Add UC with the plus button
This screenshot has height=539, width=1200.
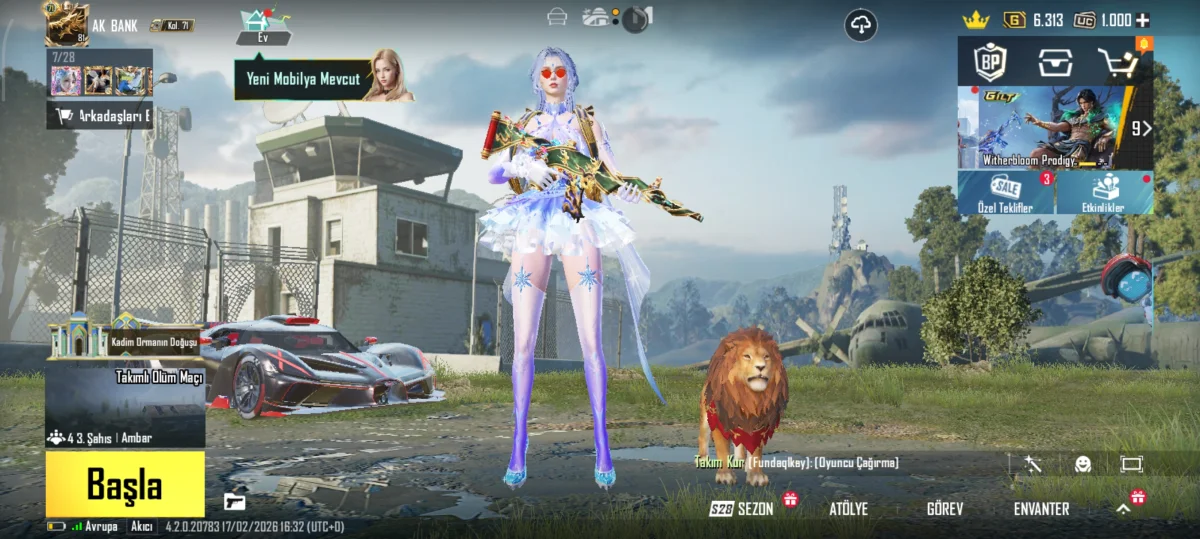pyautogui.click(x=1143, y=20)
